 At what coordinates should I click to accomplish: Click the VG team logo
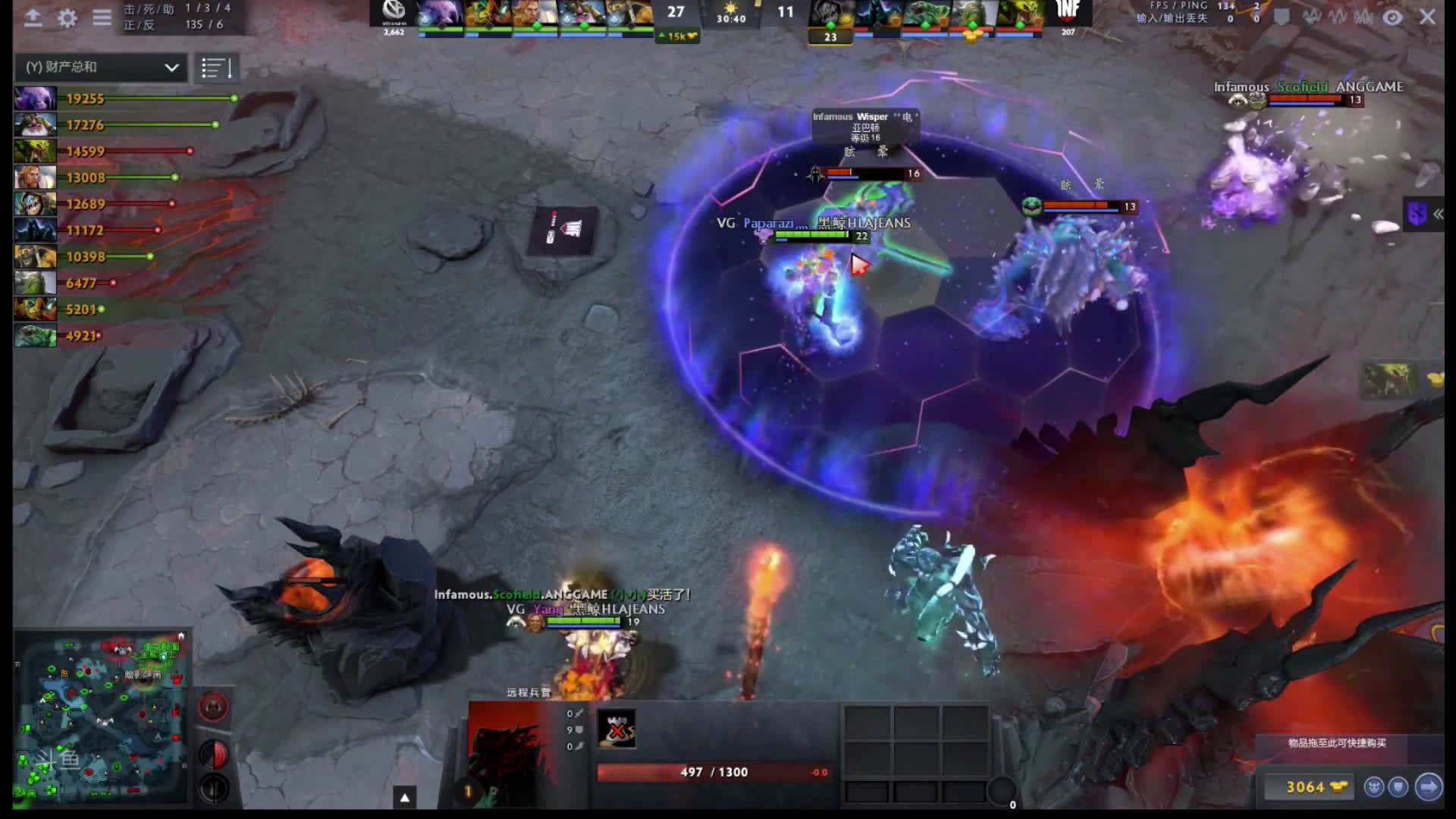click(394, 14)
